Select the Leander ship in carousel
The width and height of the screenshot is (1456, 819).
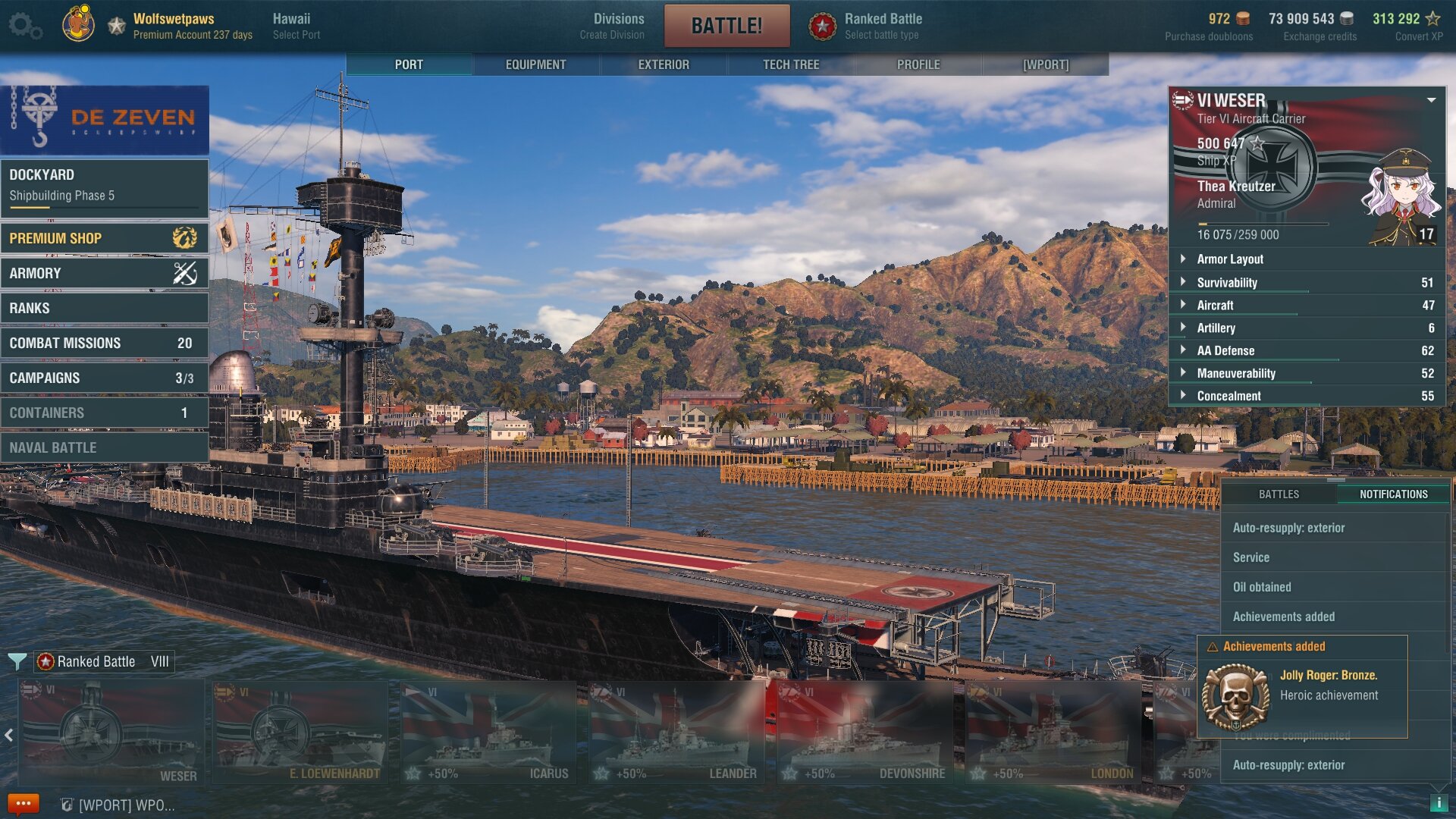(676, 733)
